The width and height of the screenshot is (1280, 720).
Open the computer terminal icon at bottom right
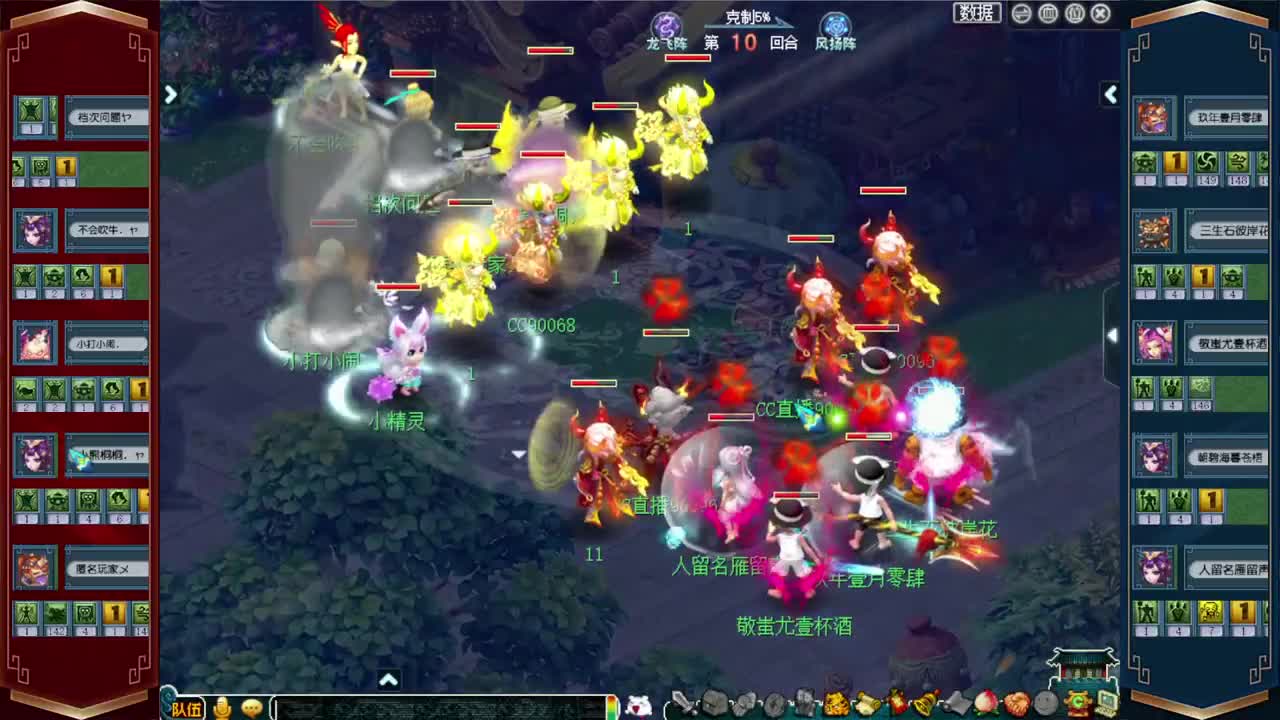tap(1106, 702)
